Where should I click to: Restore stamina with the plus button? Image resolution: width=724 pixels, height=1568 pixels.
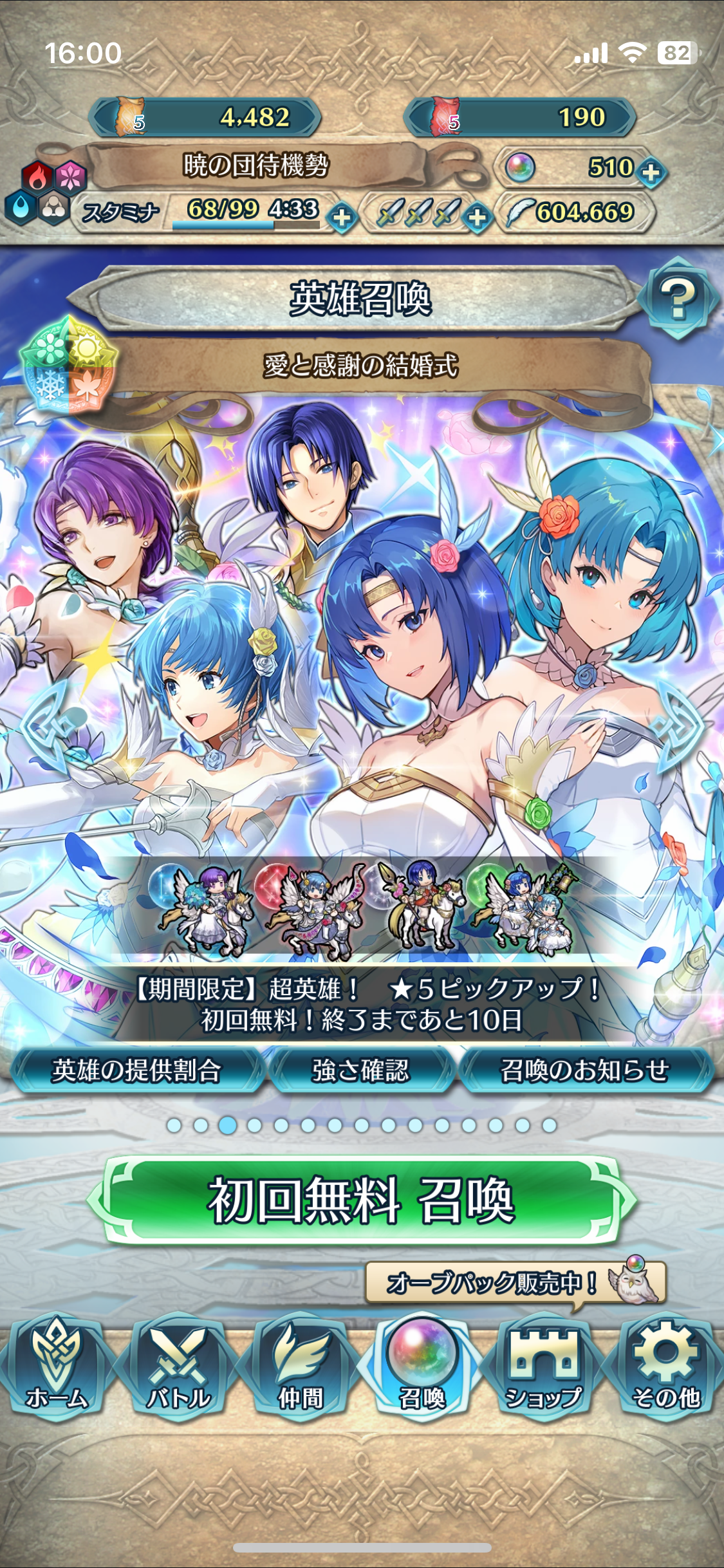(x=342, y=216)
